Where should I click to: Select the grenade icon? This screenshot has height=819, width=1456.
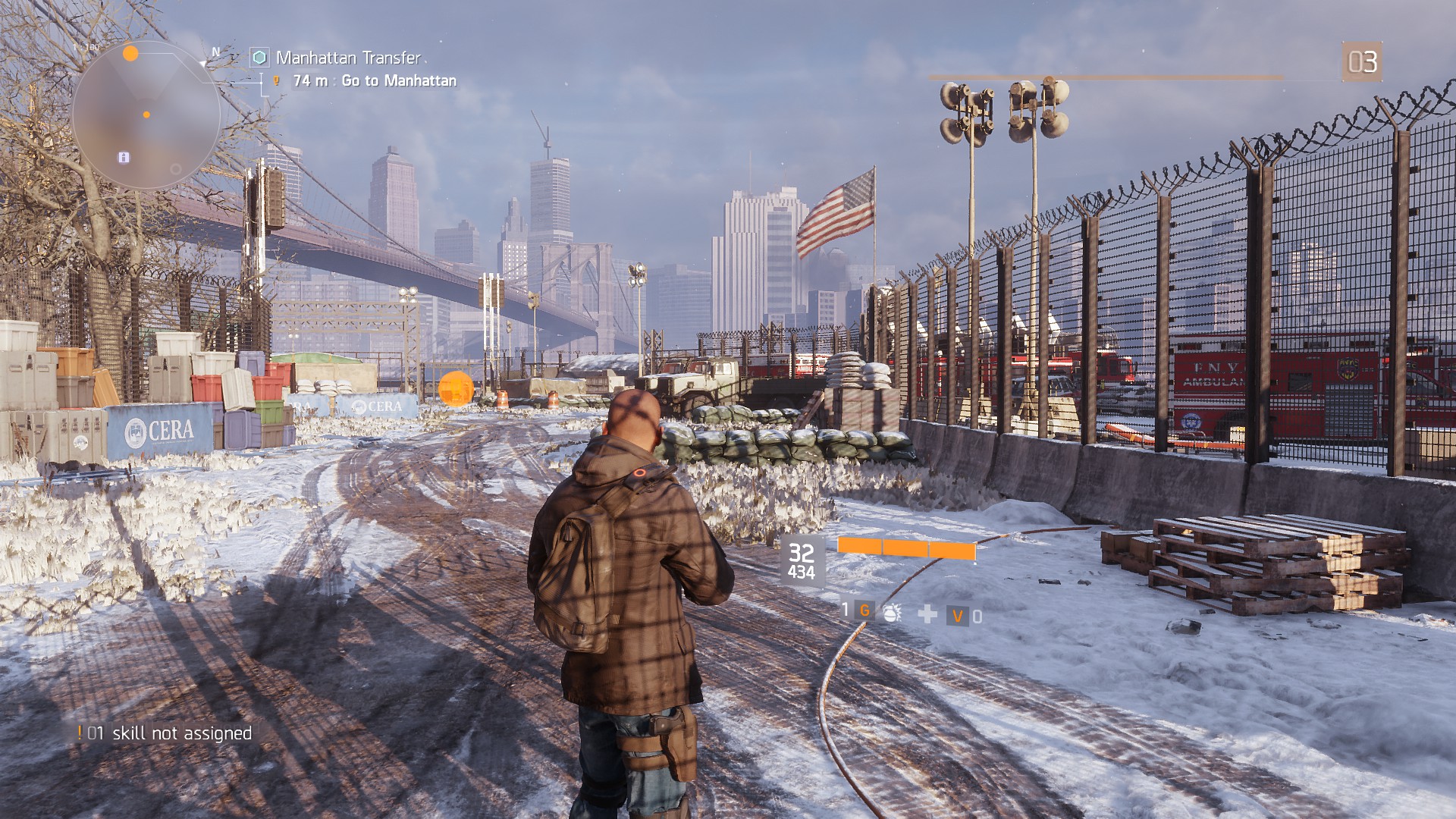892,613
